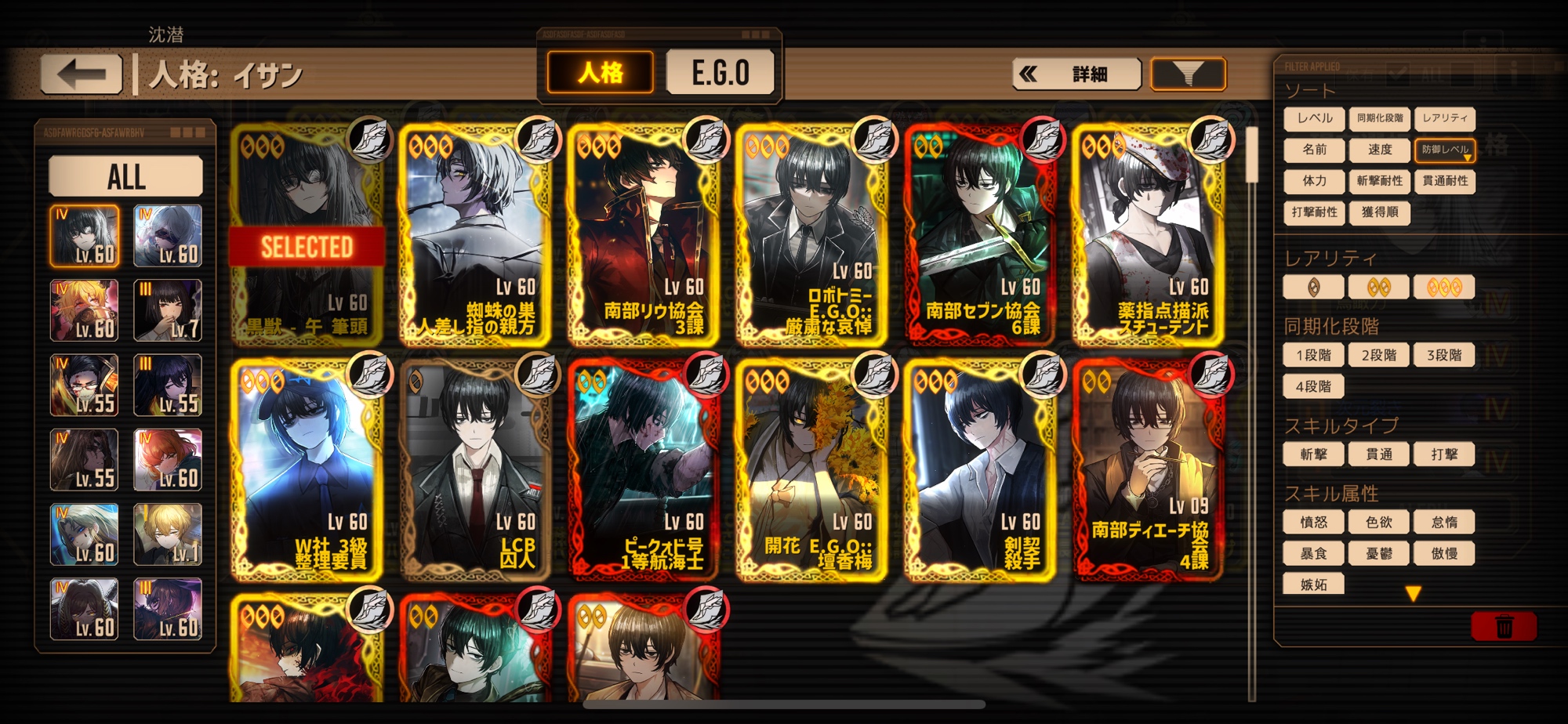This screenshot has width=1568, height=724.
Task: Pick the 剣契 殺手 identity card
Action: [x=980, y=470]
